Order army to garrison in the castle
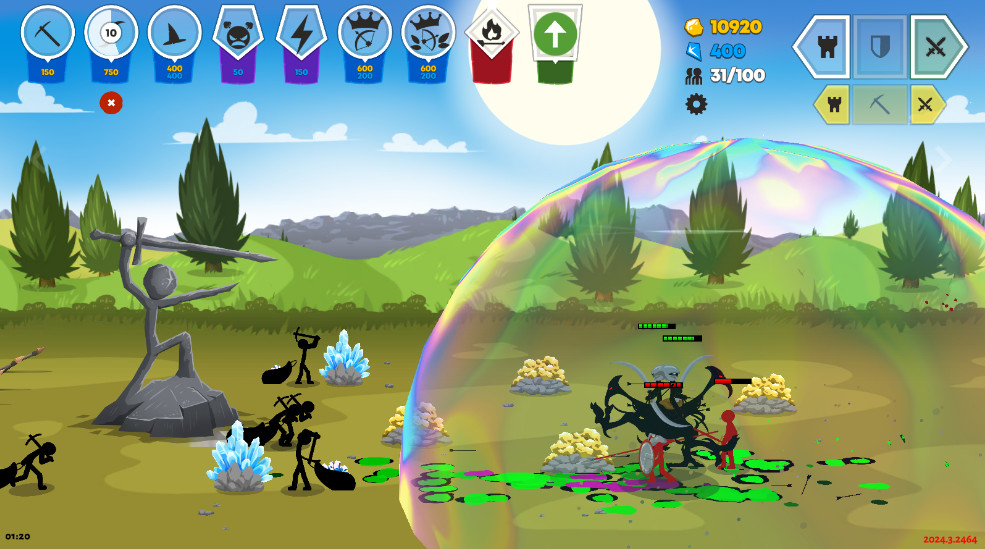Image resolution: width=985 pixels, height=549 pixels. [826, 46]
